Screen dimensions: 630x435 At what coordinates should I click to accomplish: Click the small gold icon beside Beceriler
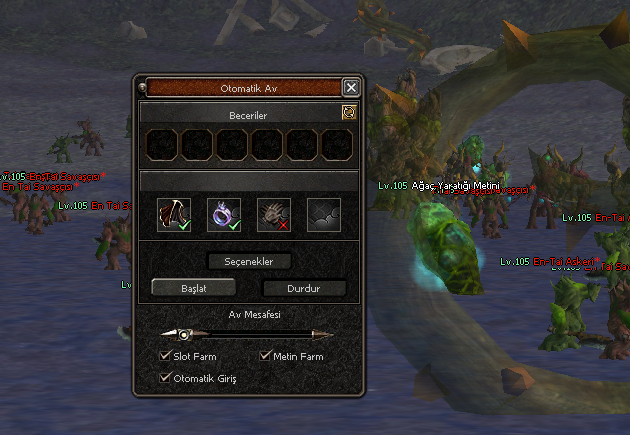pos(349,114)
